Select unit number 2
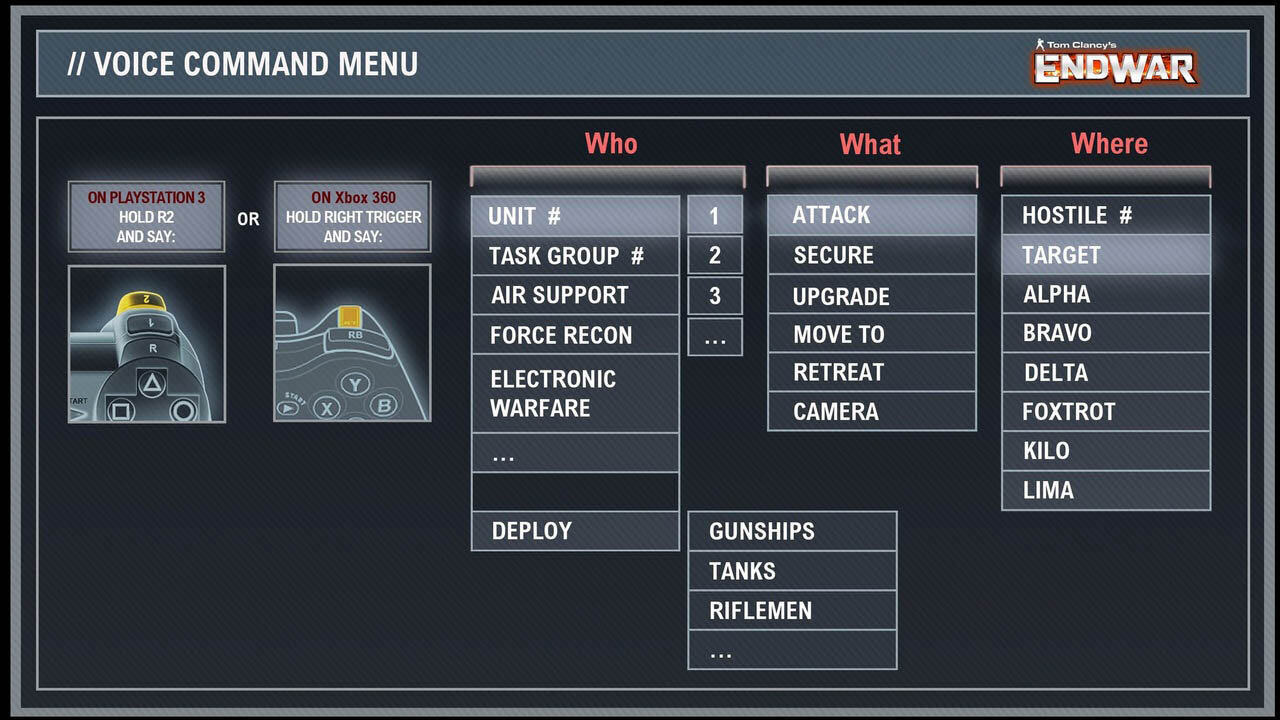Image resolution: width=1280 pixels, height=720 pixels. pyautogui.click(x=715, y=256)
